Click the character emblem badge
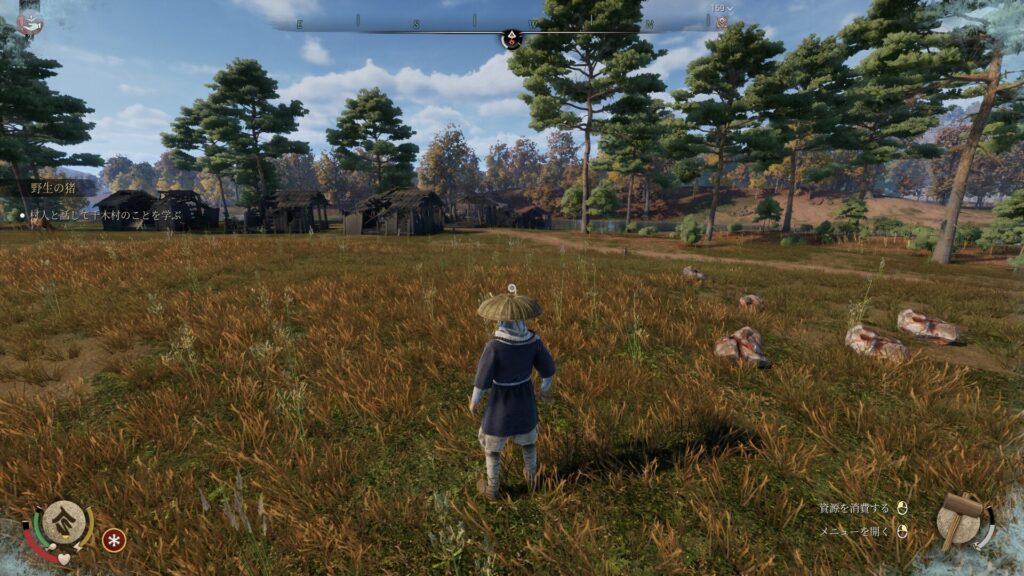1024x576 pixels. tap(63, 522)
